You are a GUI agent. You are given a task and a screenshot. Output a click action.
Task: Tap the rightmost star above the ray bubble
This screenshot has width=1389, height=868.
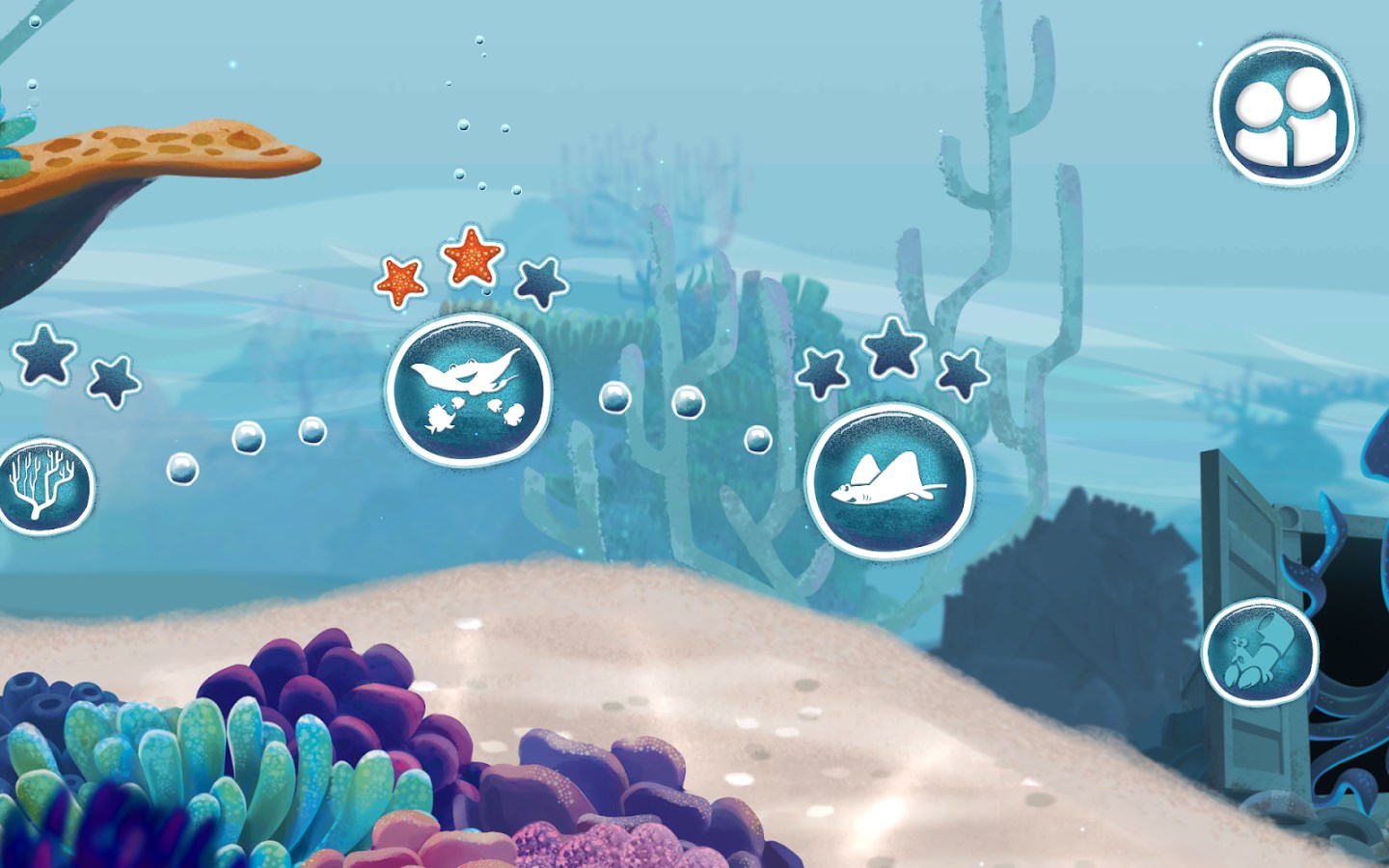click(960, 371)
